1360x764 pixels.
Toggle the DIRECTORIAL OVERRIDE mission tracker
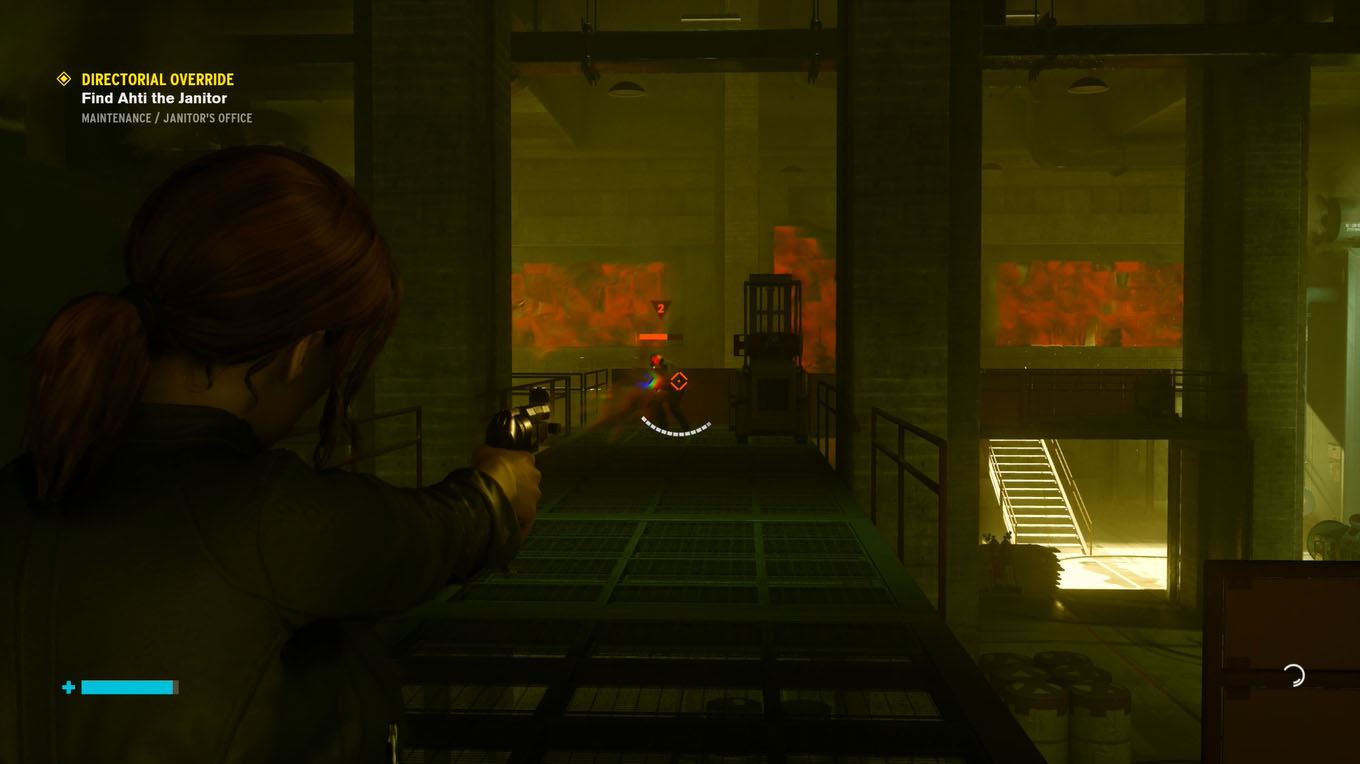[x=157, y=79]
